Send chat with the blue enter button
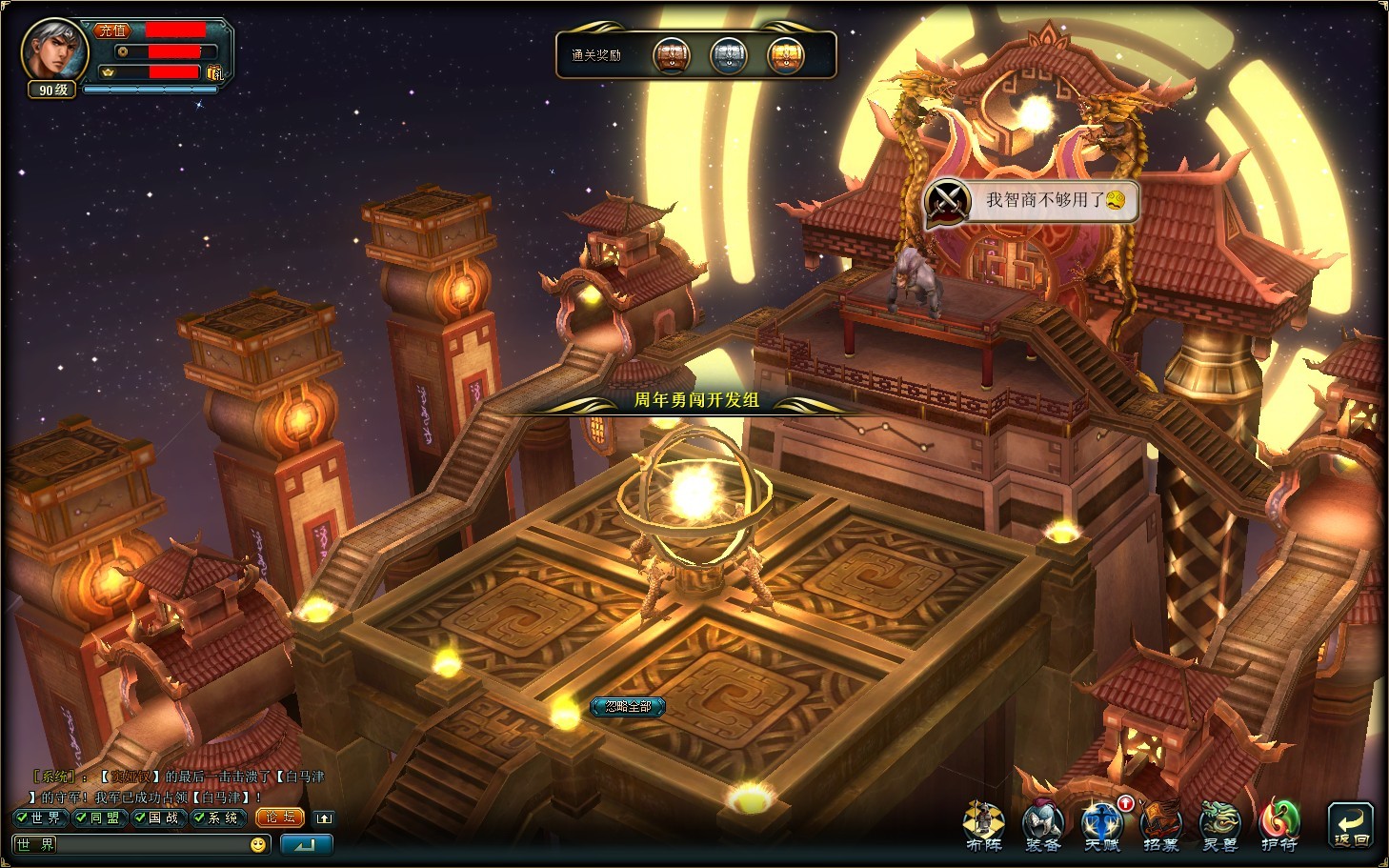 (307, 844)
